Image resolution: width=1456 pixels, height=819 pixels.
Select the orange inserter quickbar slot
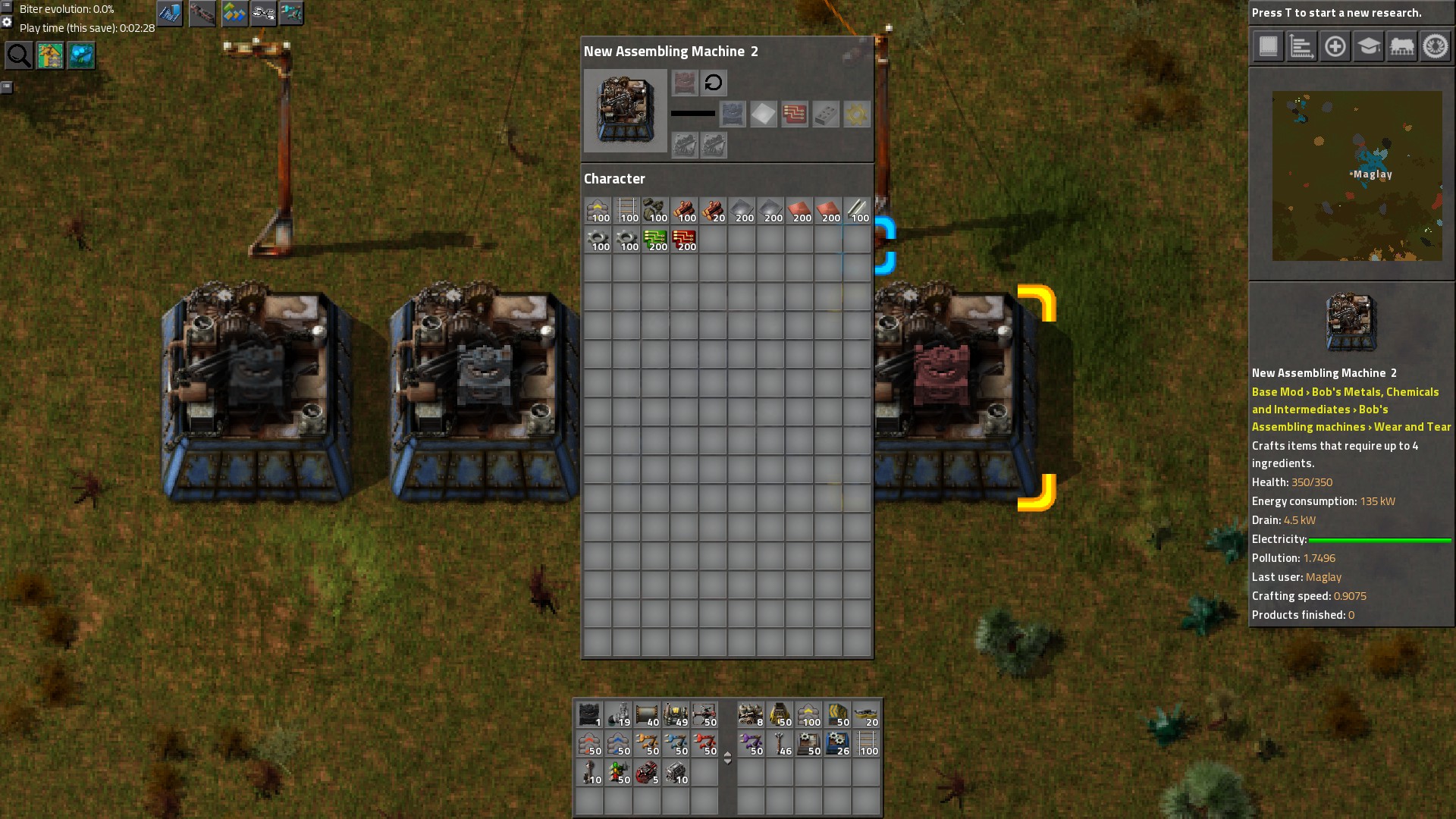tap(647, 744)
